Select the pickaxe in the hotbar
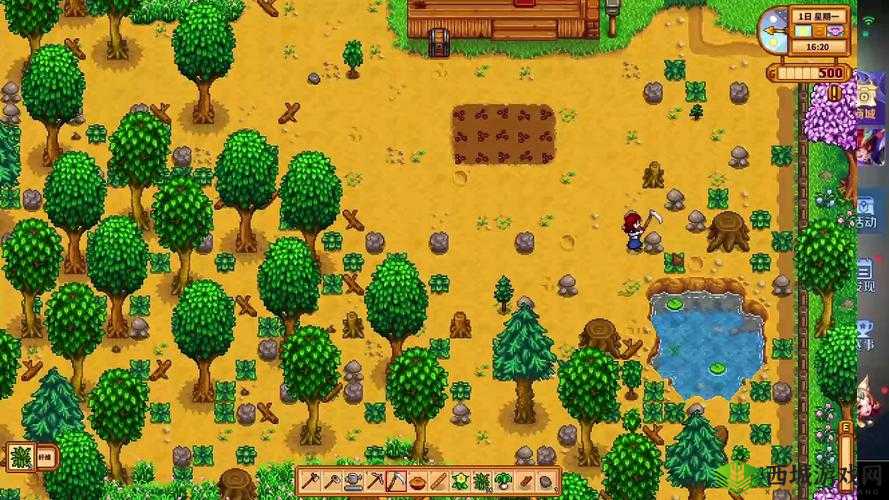 point(373,481)
